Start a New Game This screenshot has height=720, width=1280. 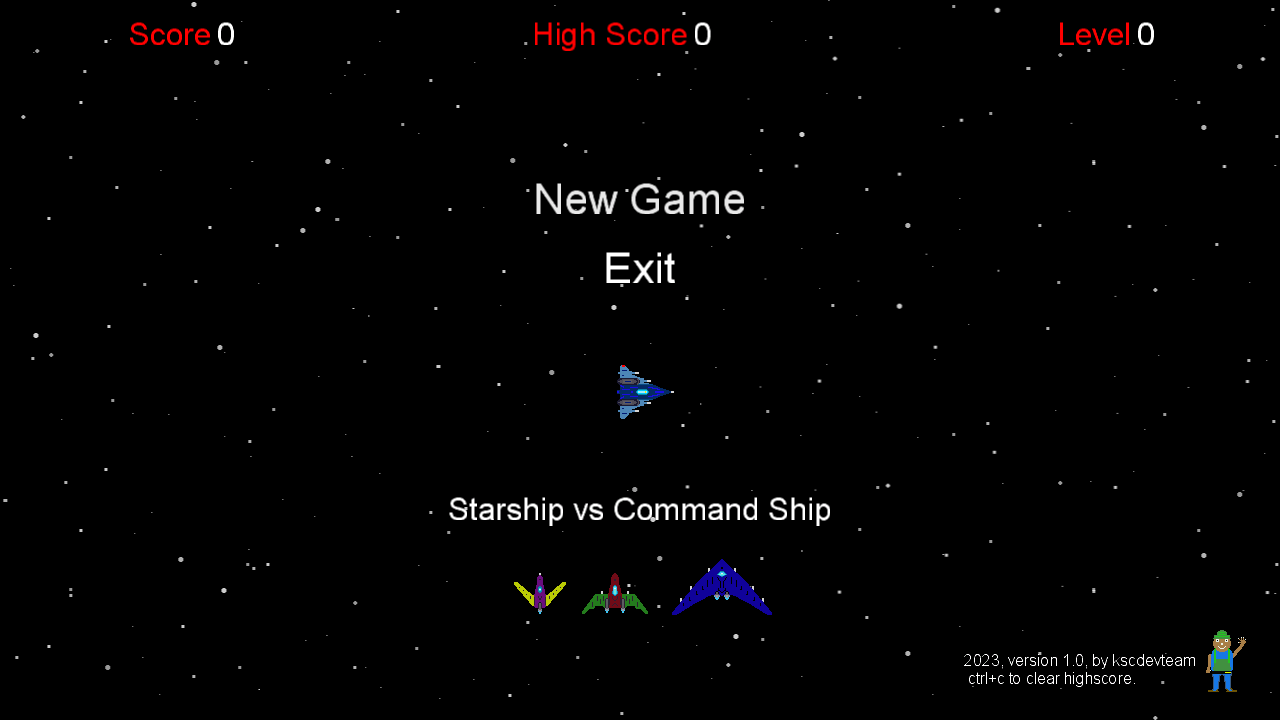639,199
